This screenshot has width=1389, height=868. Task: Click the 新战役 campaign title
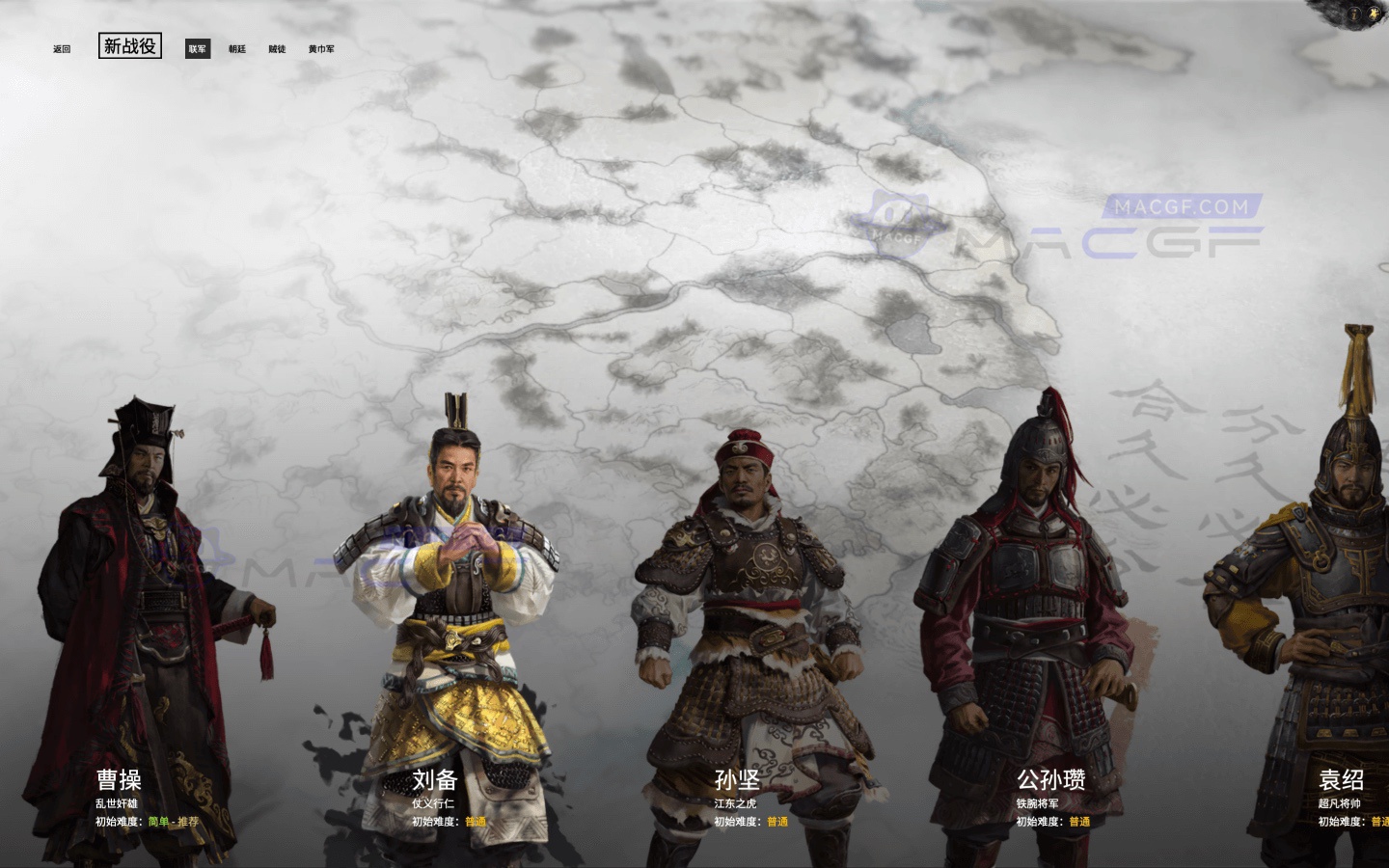pos(130,45)
